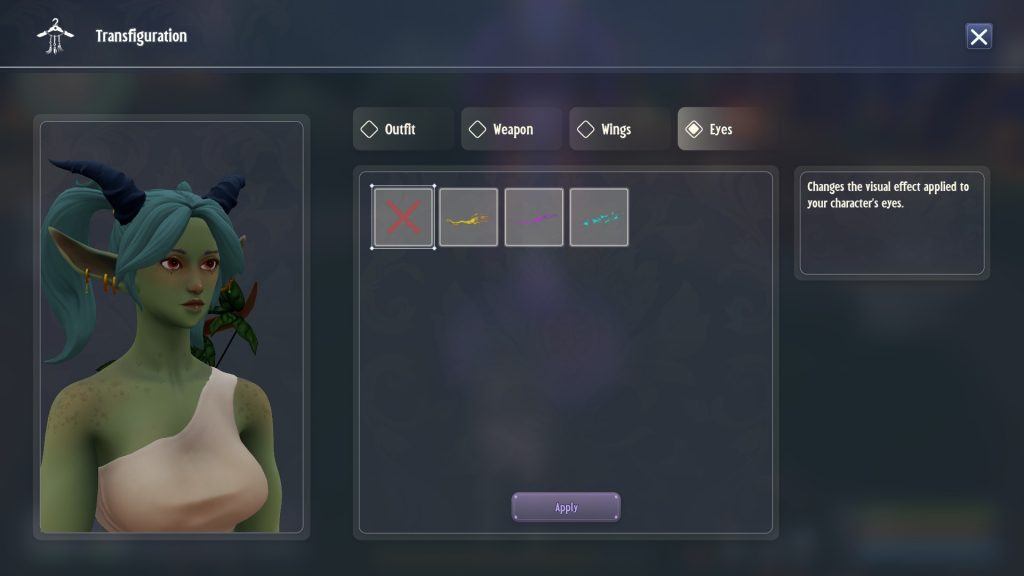Viewport: 1024px width, 576px height.
Task: Open the Weapon tab
Action: (x=511, y=129)
